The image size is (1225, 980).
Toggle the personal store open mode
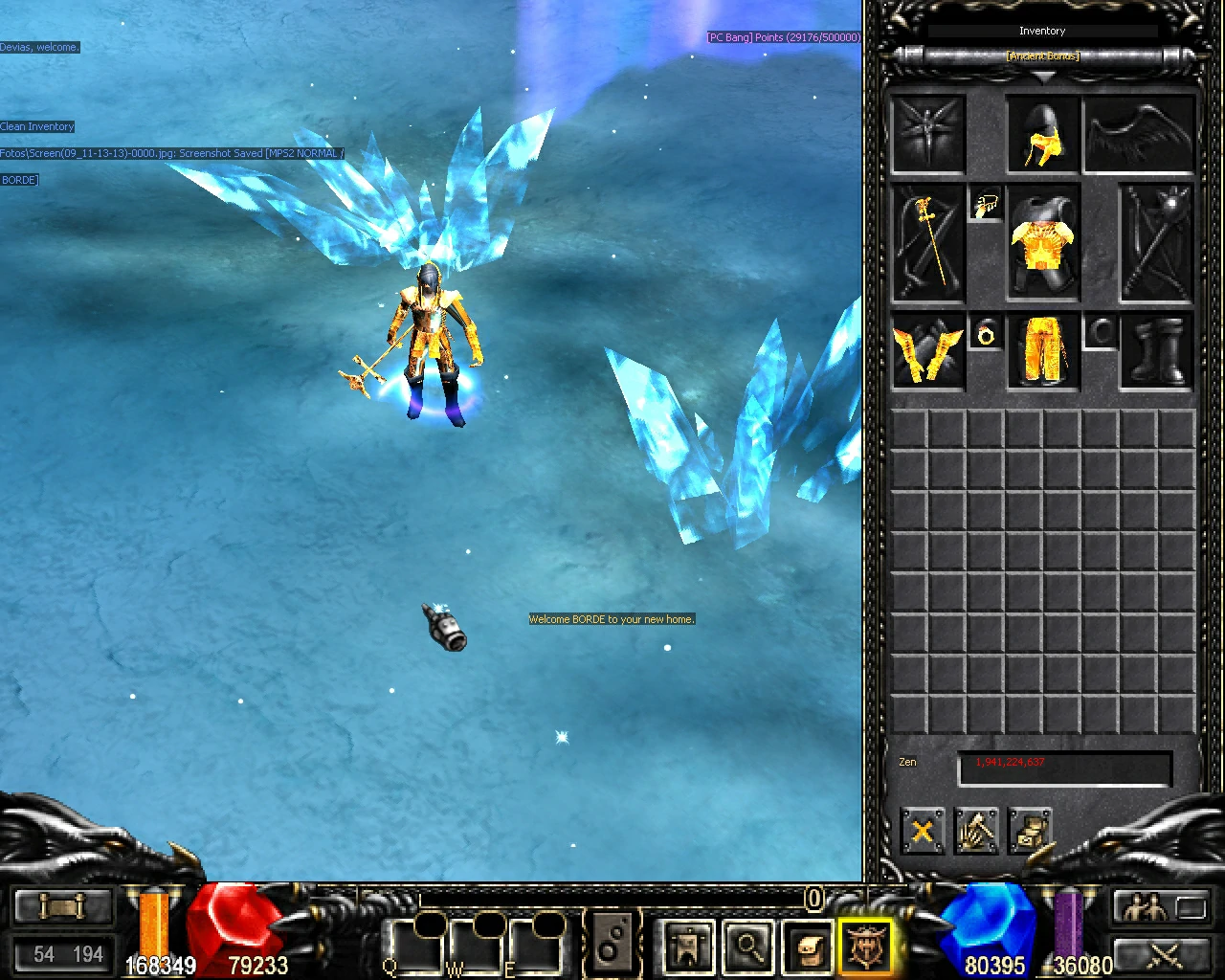click(x=1032, y=831)
